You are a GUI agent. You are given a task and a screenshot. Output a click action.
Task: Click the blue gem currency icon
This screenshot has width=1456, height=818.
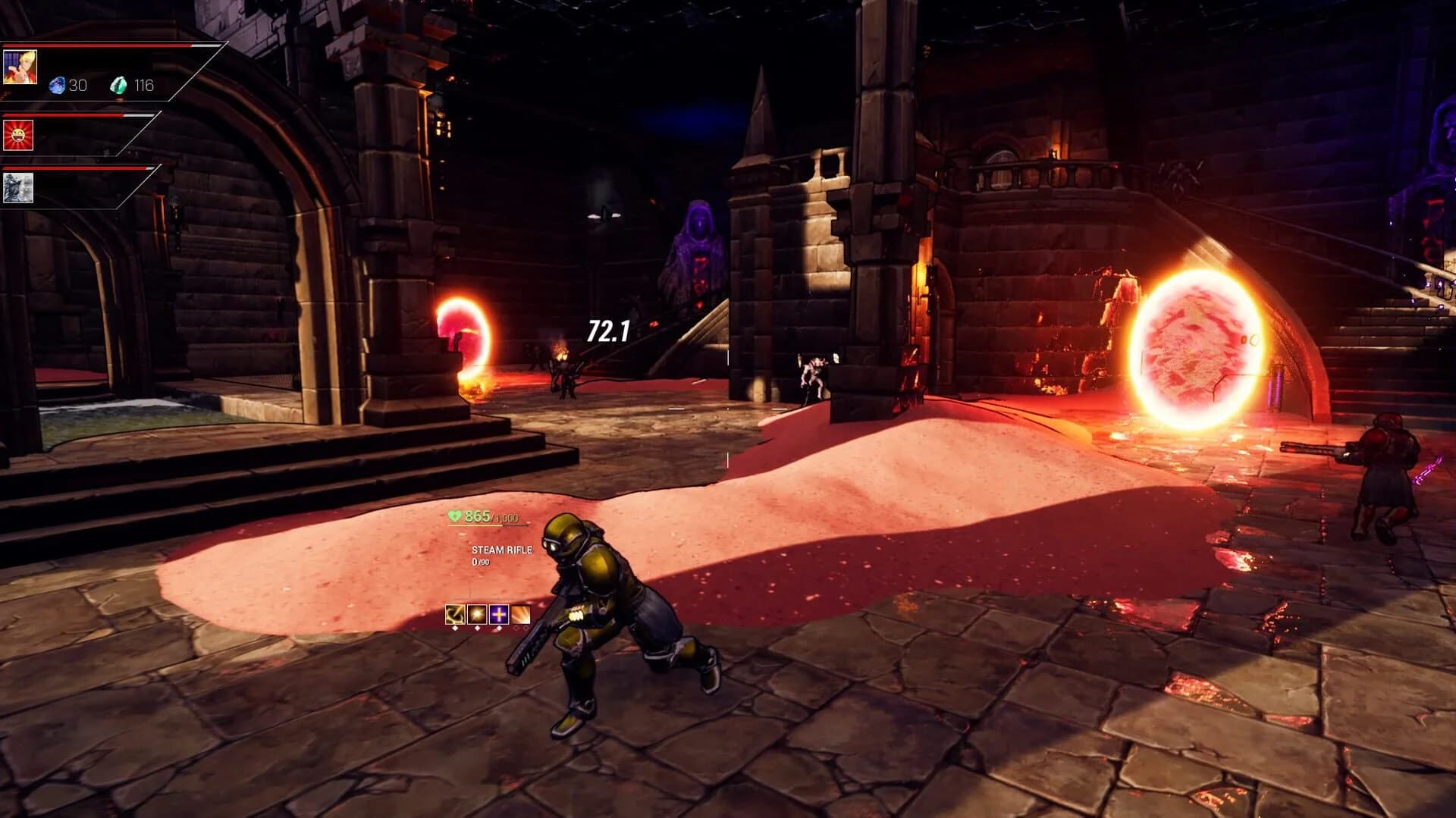(58, 84)
